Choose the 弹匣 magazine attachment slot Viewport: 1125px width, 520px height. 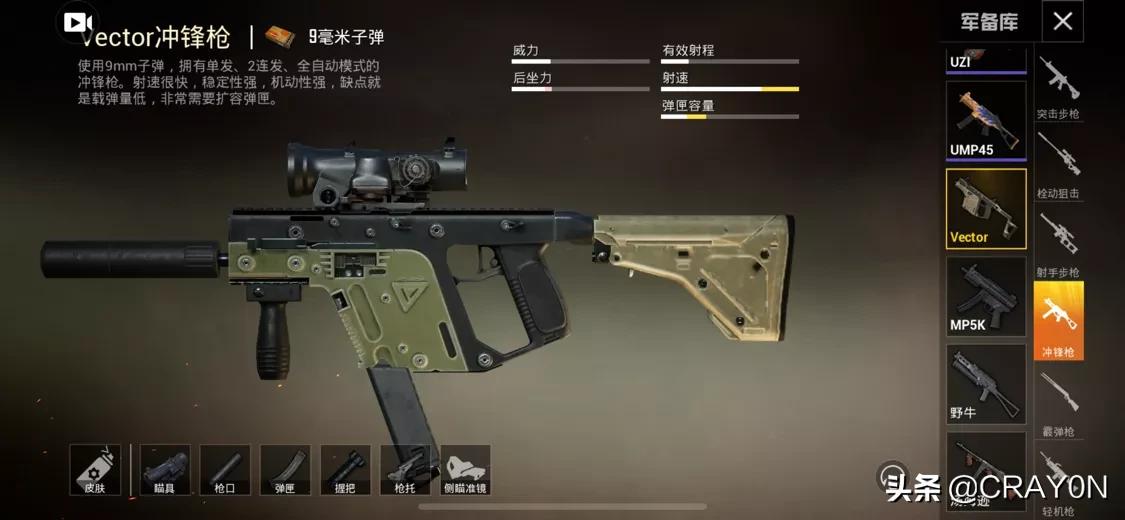(x=285, y=470)
